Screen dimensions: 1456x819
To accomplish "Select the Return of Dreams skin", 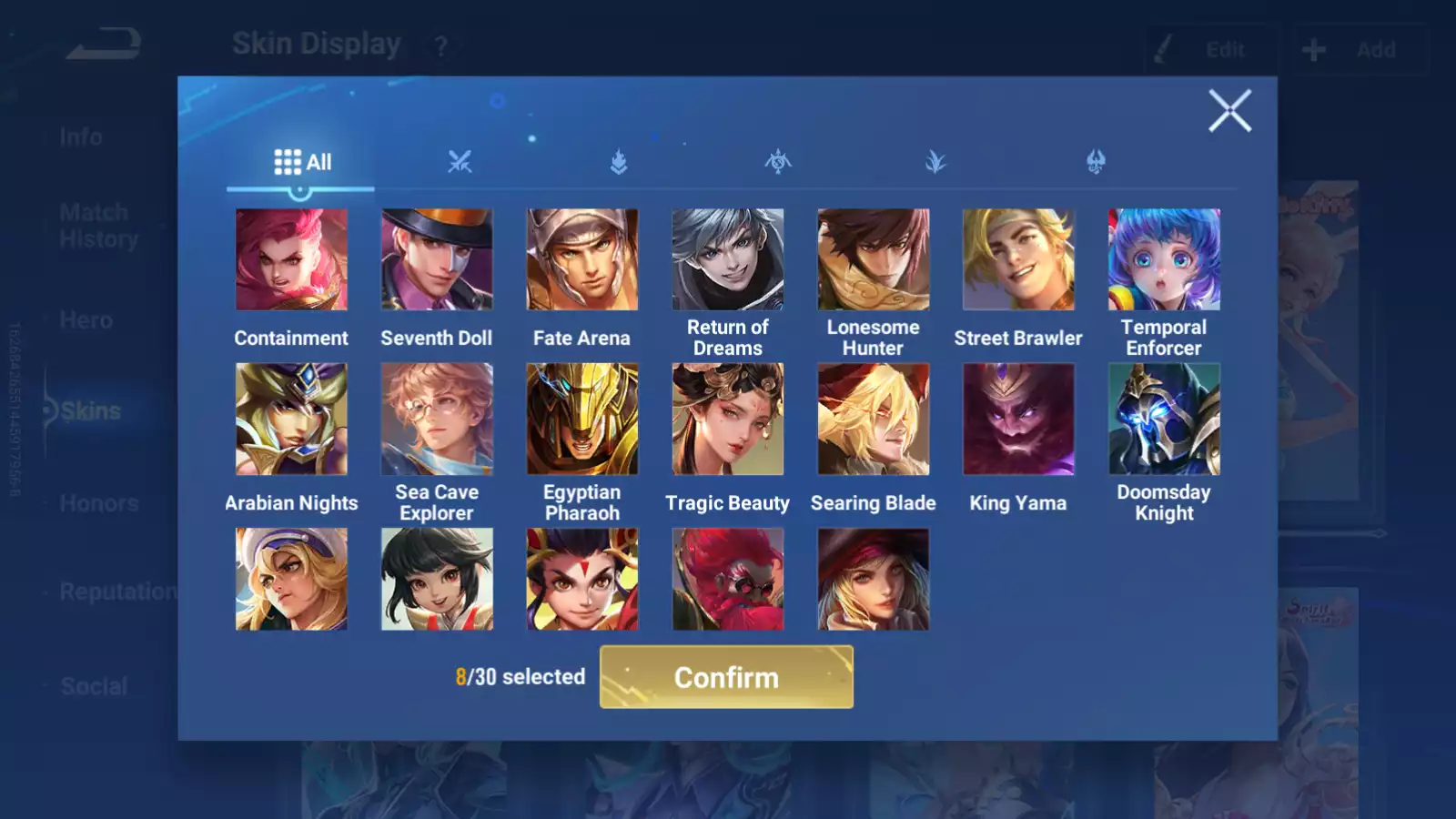I will pos(728,260).
